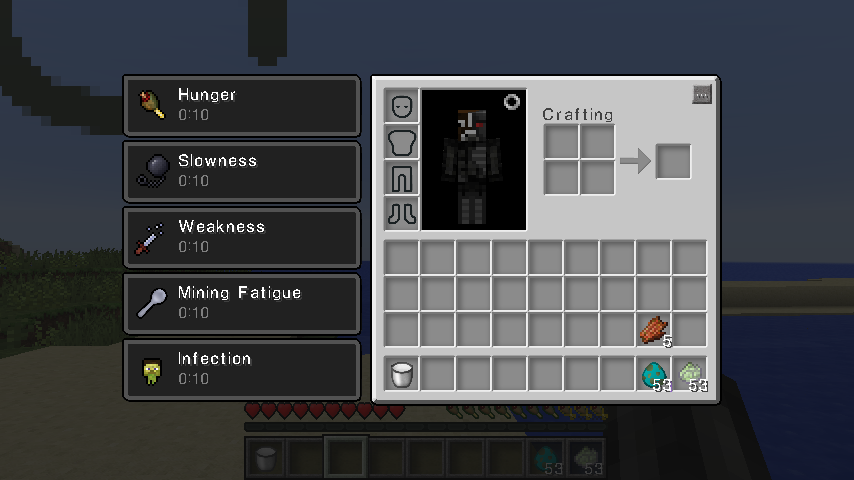Select the helmet armor slot
This screenshot has width=854, height=480.
pyautogui.click(x=402, y=106)
